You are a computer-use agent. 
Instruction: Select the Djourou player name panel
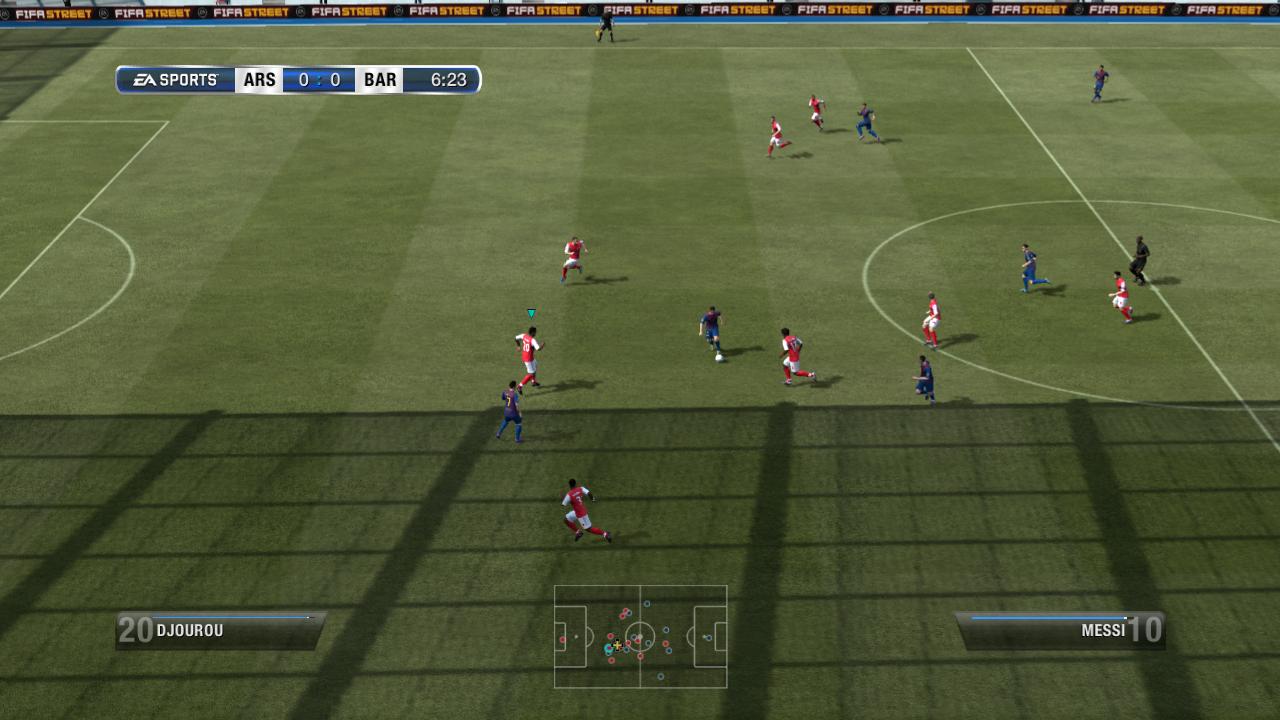click(x=220, y=630)
